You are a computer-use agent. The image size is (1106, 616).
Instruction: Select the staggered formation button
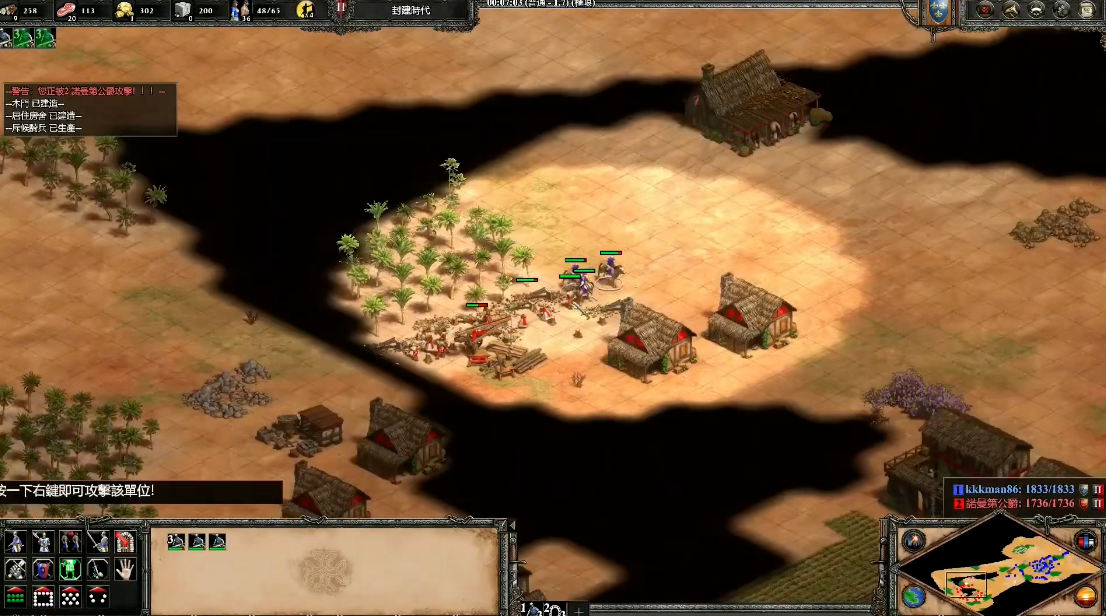point(70,597)
